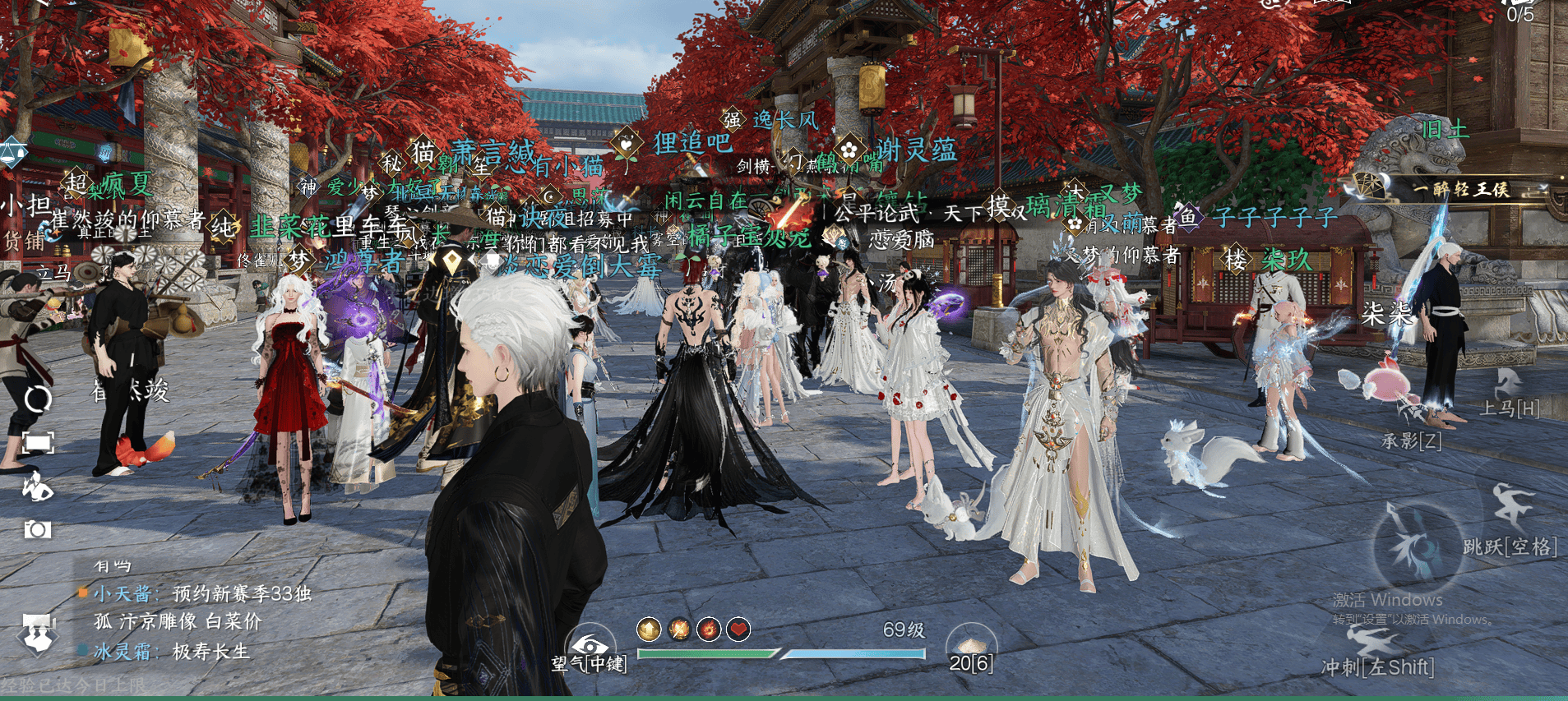Click the golden up-arrow buff icon
This screenshot has height=701, width=1568.
point(649,630)
